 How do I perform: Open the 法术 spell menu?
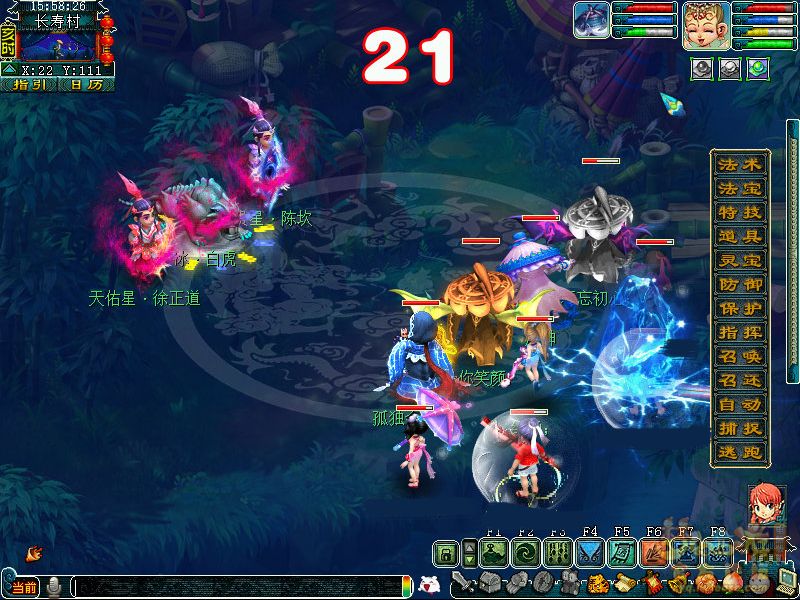coord(740,166)
